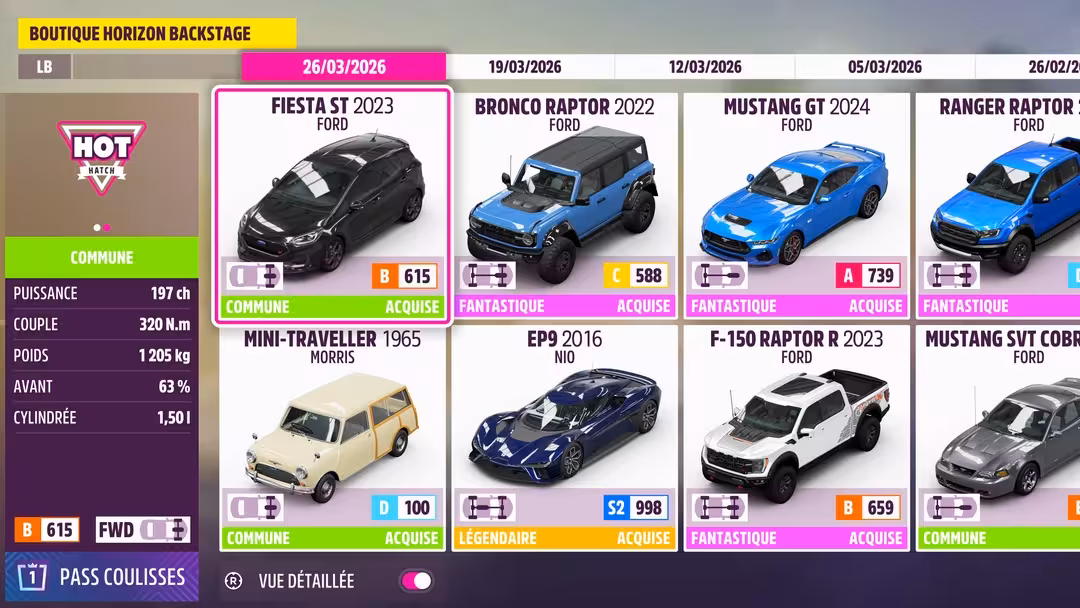Select the Mustang GT 2024 car
The width and height of the screenshot is (1080, 608).
[796, 205]
